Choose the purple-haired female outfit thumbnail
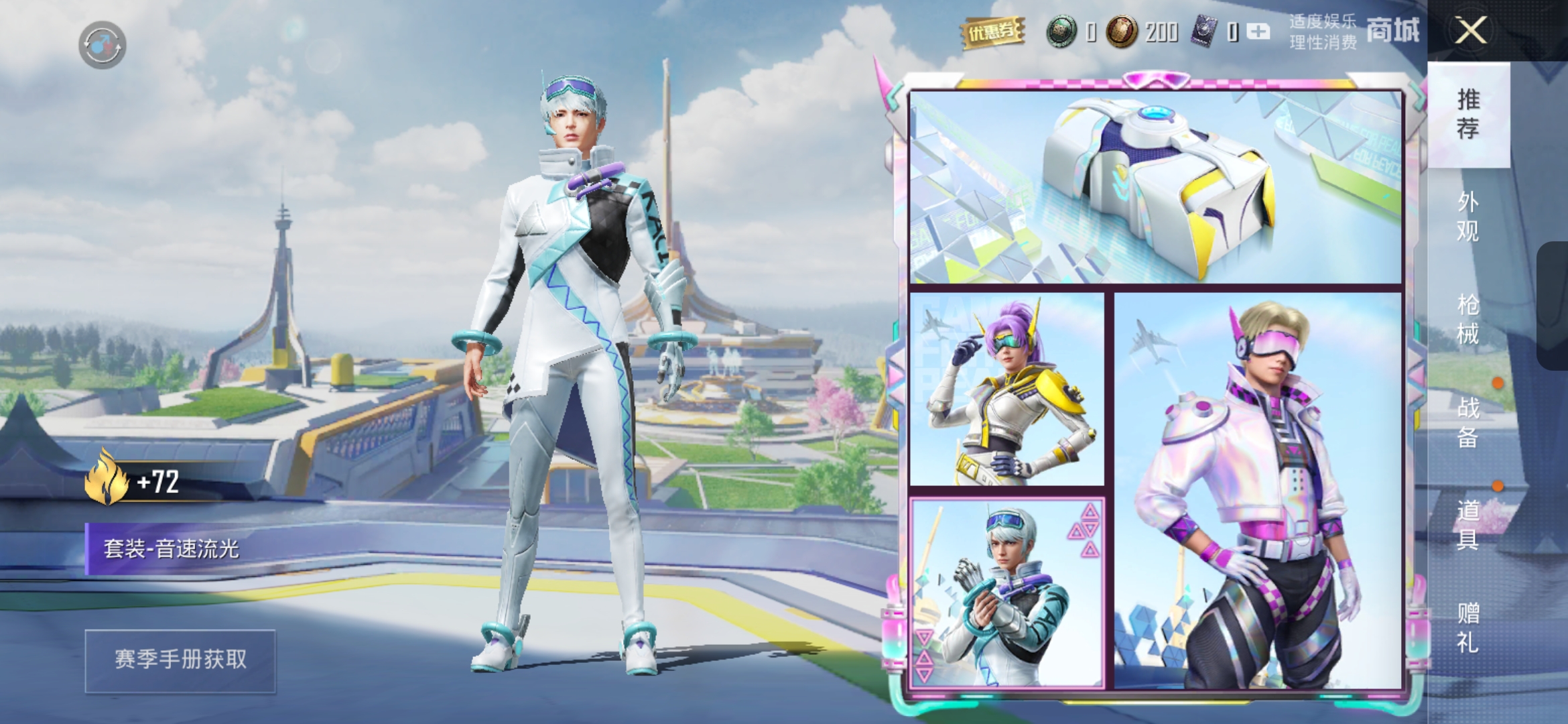This screenshot has height=724, width=1568. tap(1006, 389)
